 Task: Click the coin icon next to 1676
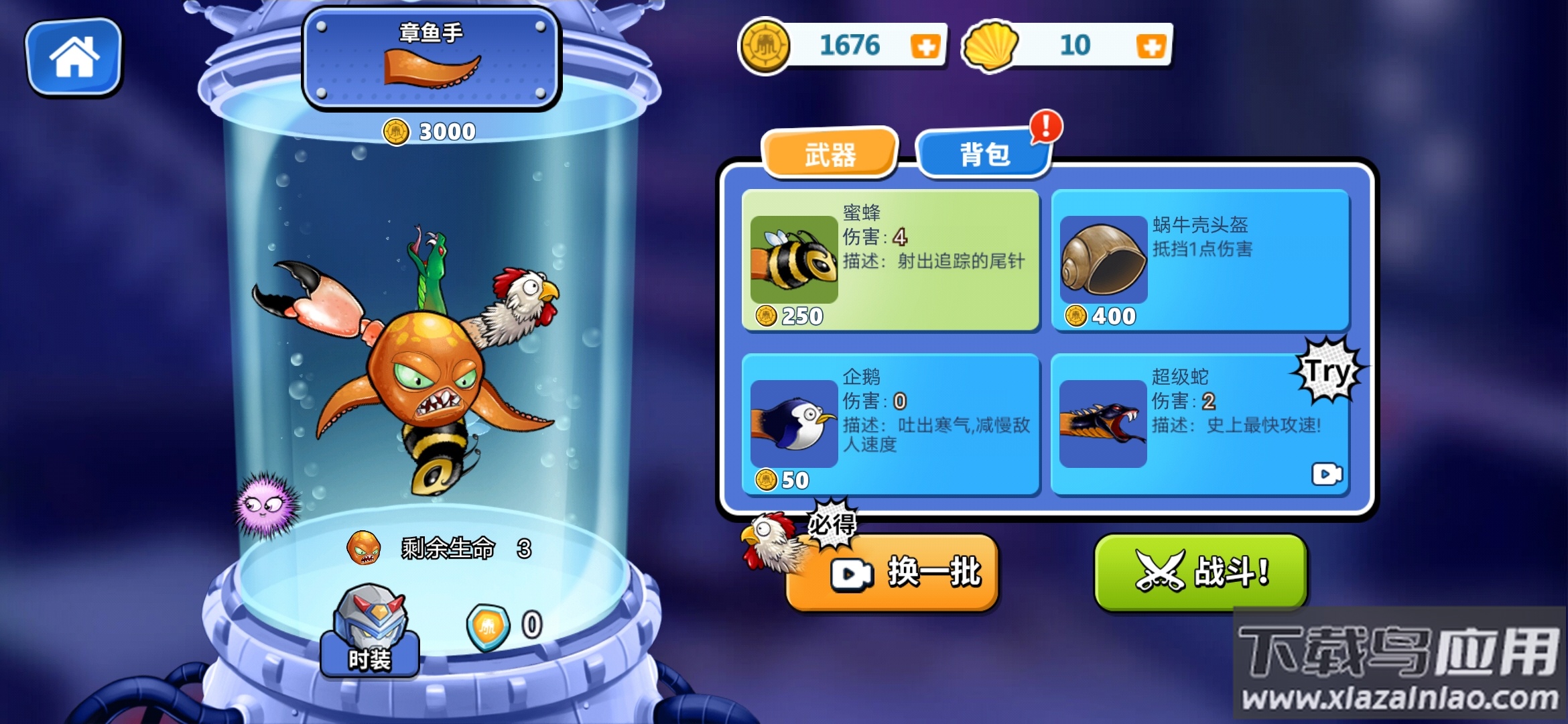(x=764, y=46)
